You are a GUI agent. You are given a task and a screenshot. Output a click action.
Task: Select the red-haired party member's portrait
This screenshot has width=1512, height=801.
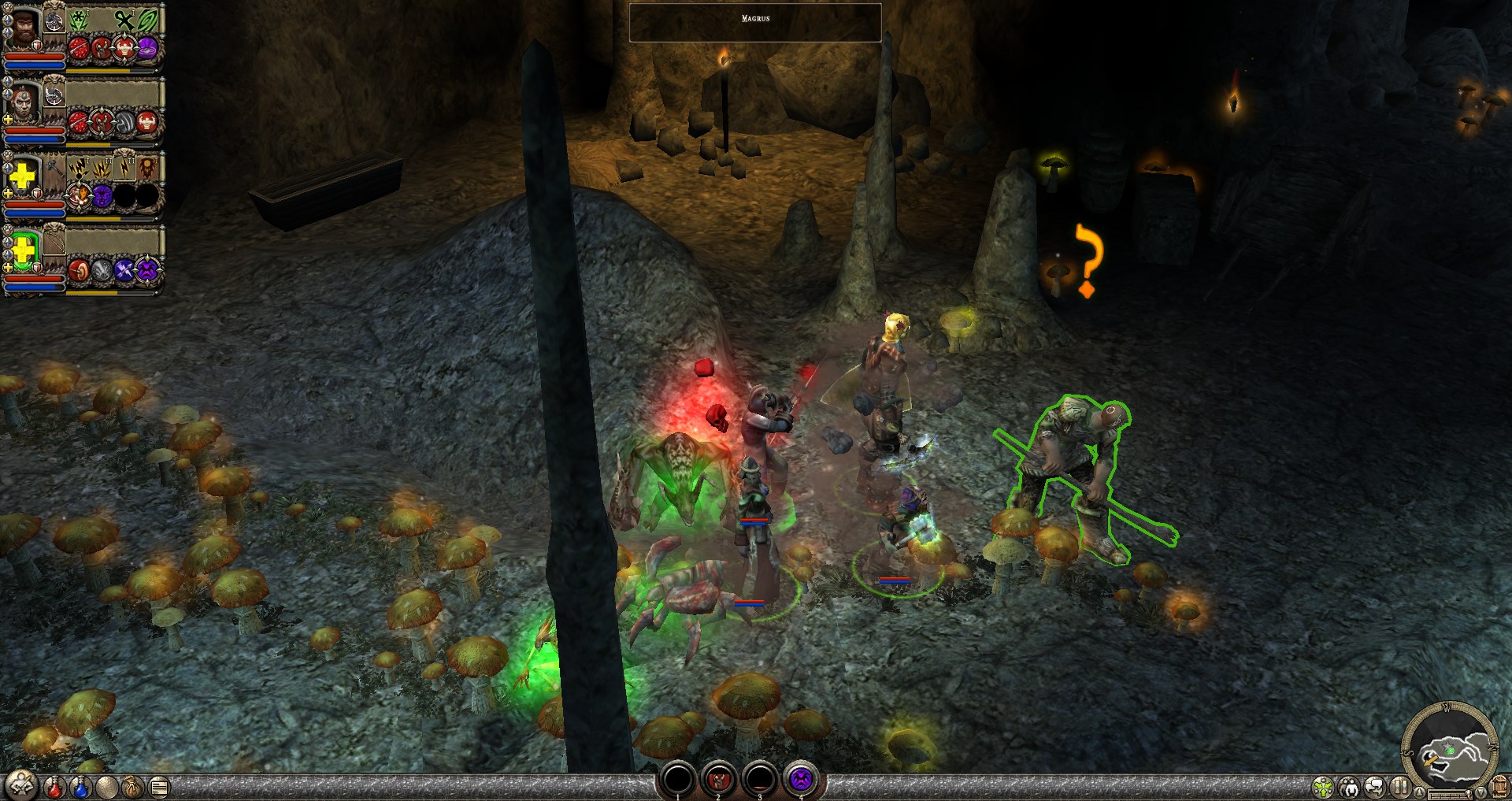tap(24, 103)
